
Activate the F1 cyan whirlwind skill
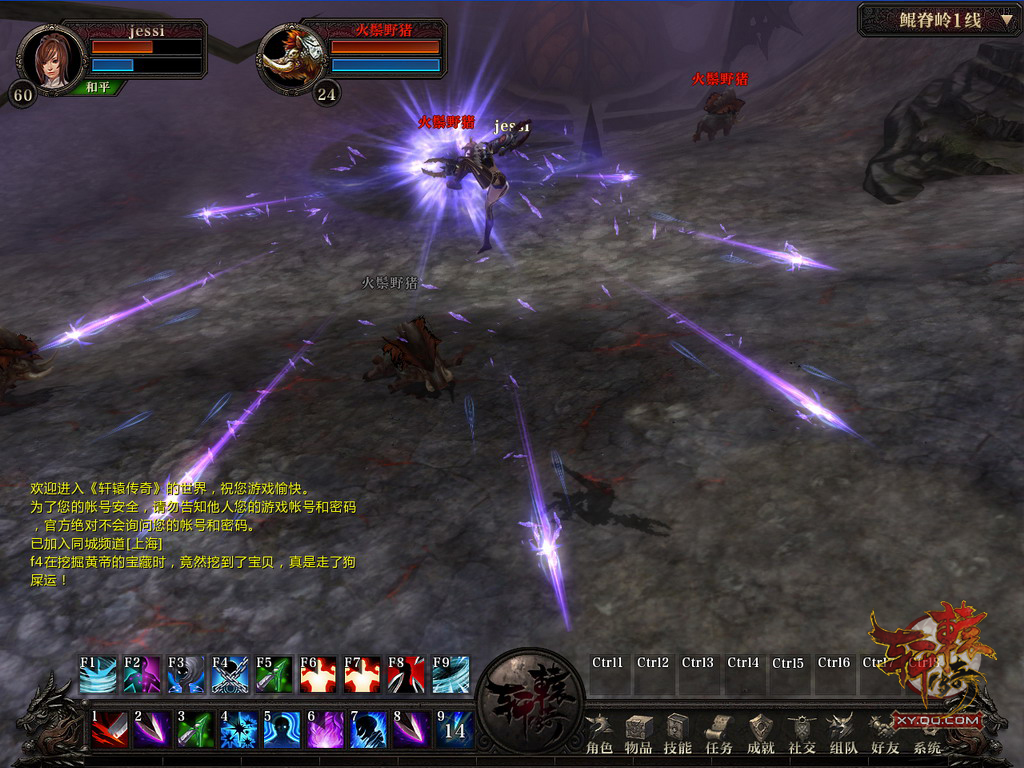[x=98, y=675]
